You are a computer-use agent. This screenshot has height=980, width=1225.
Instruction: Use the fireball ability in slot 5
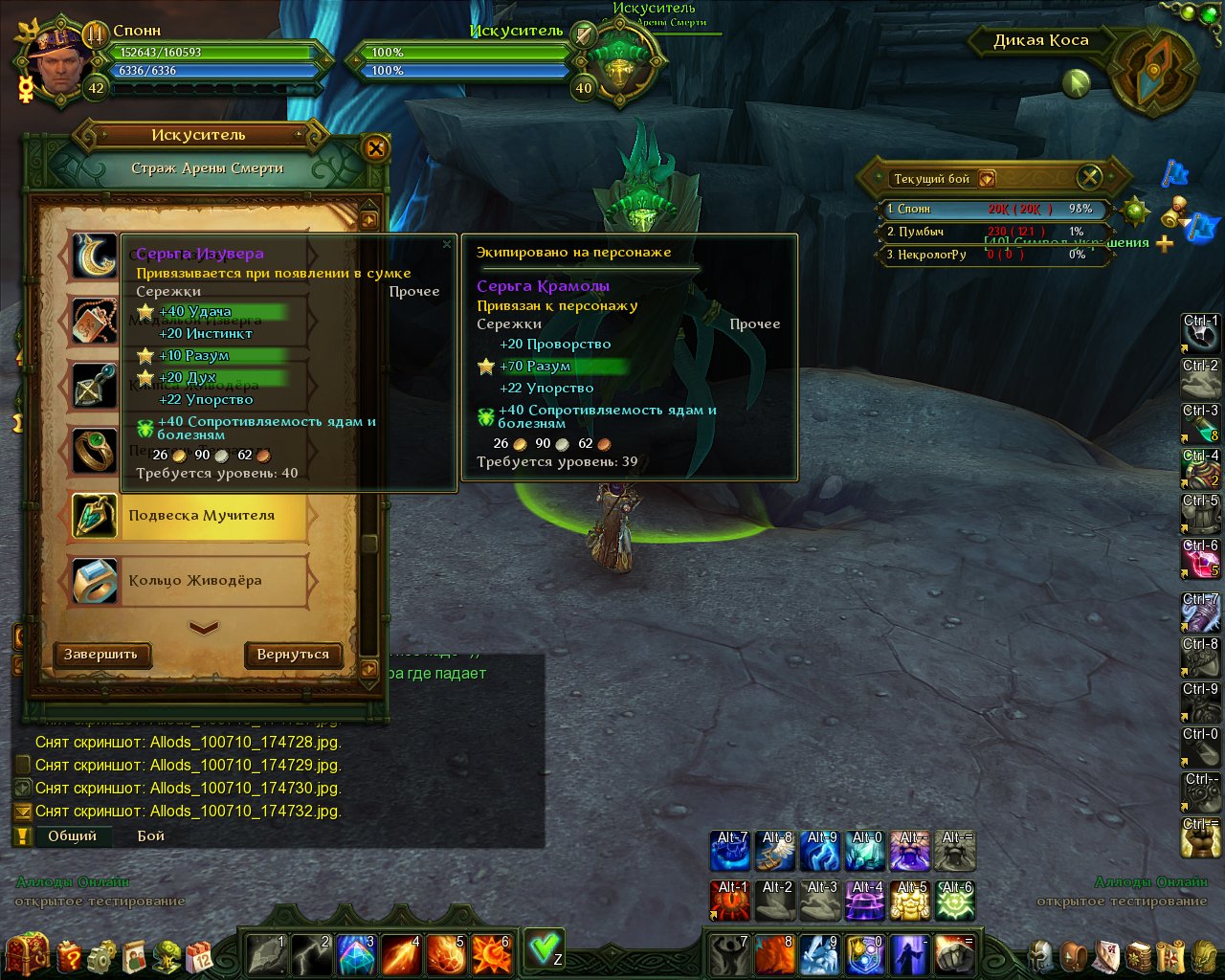445,954
